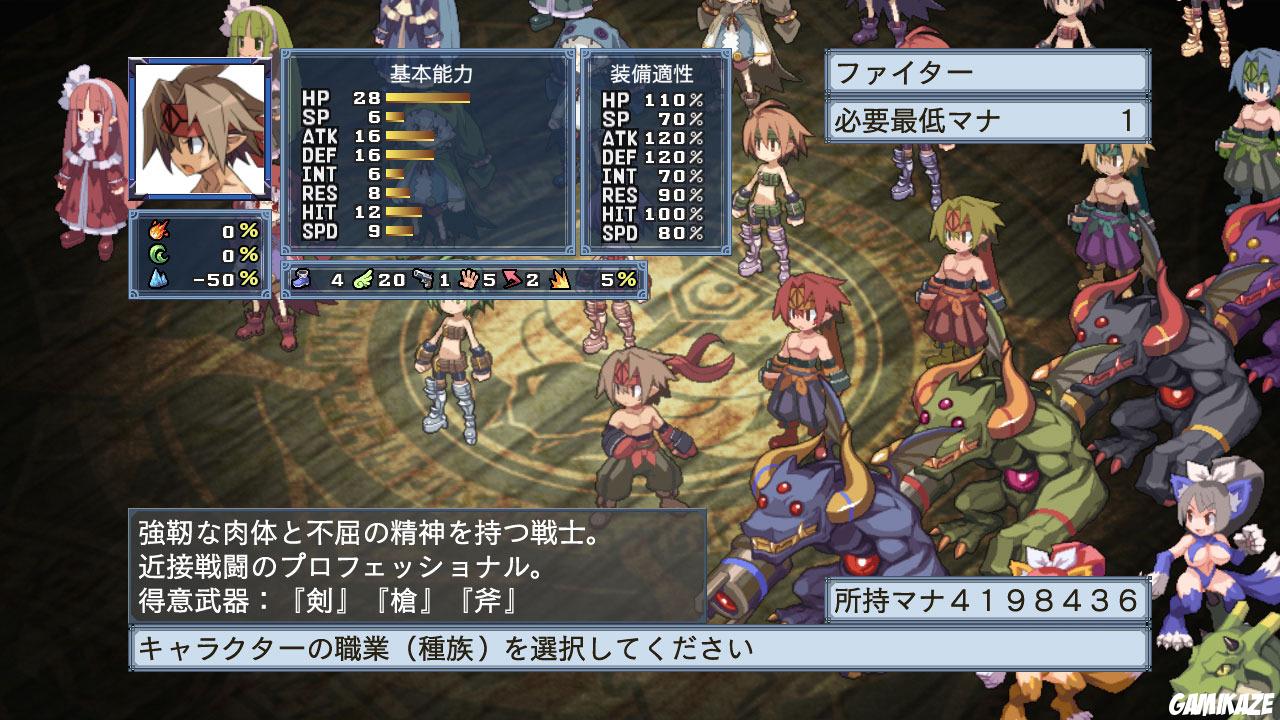The image size is (1280, 720).
Task: Click the wind element resistance icon
Action: click(158, 252)
